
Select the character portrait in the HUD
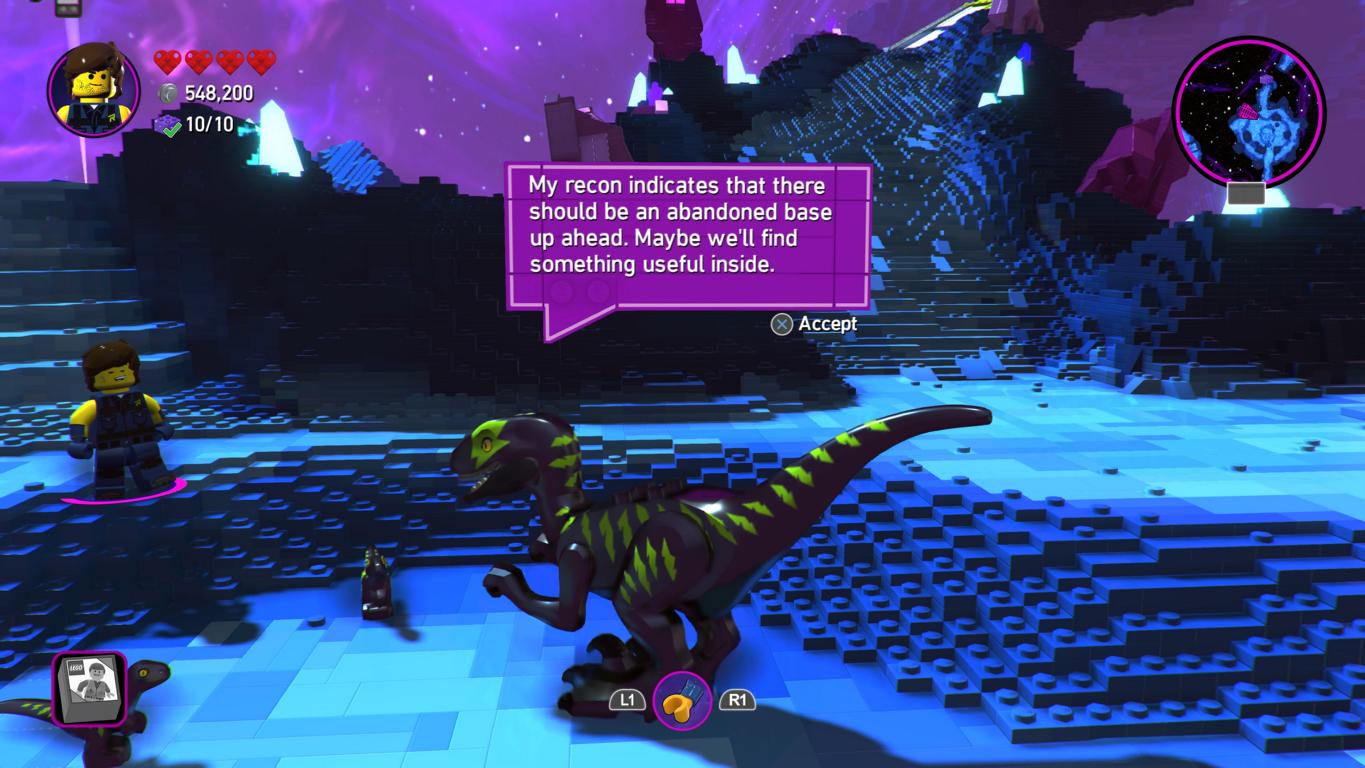[94, 90]
